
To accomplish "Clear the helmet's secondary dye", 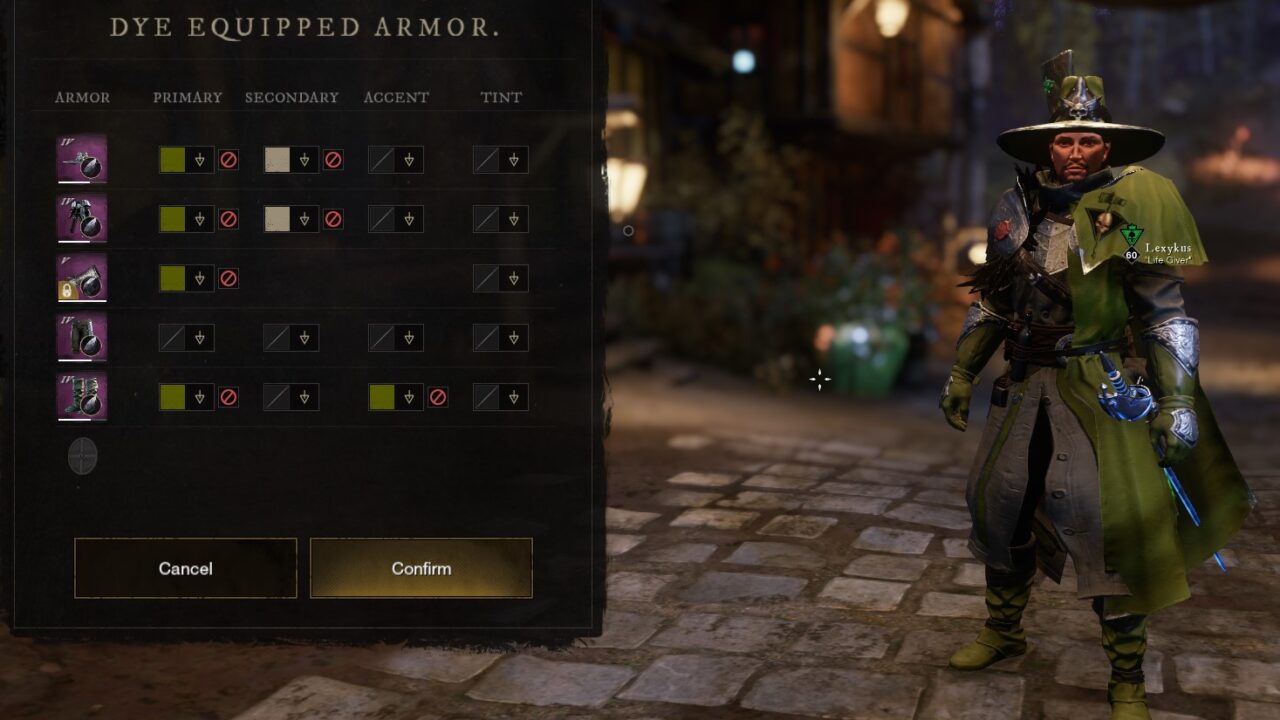I will 333,160.
